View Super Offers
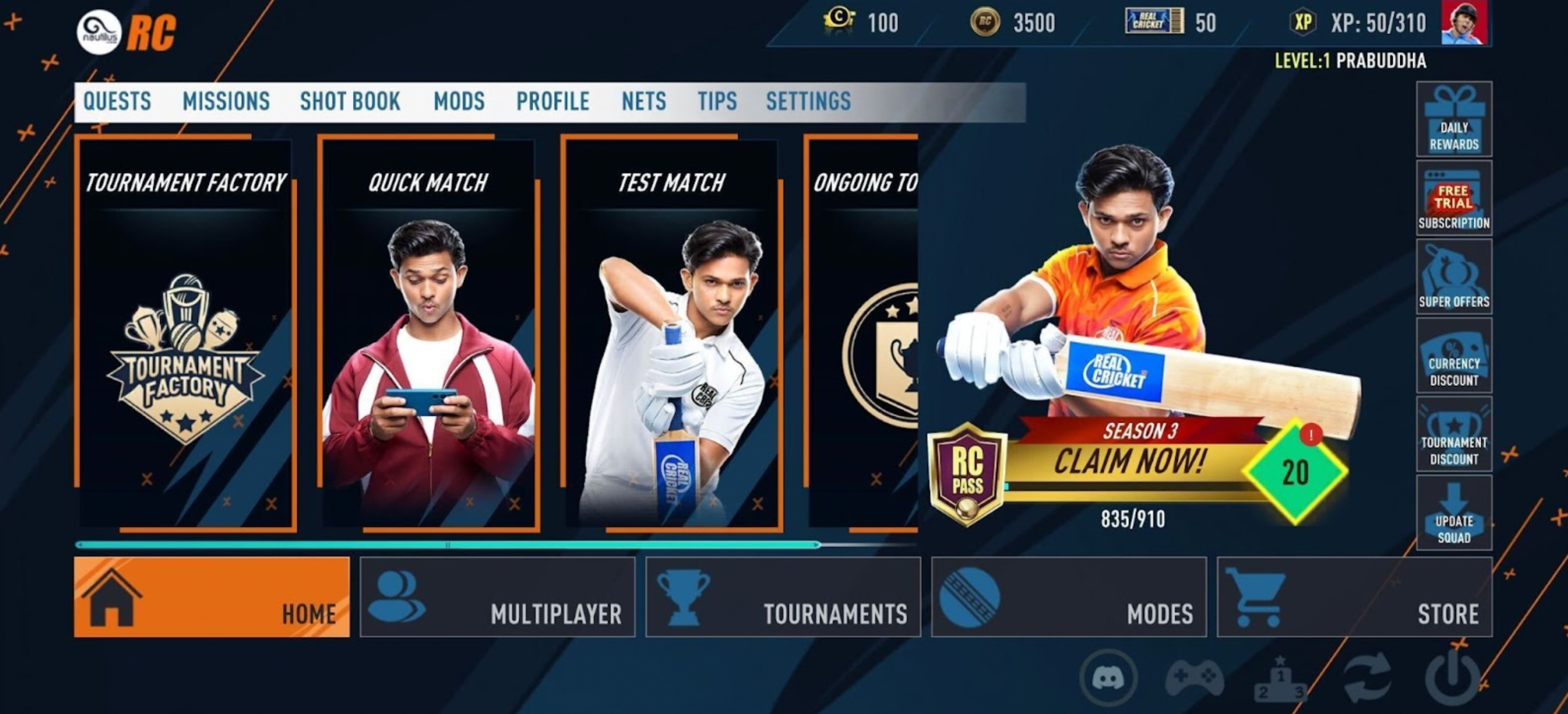Image resolution: width=1568 pixels, height=714 pixels. pyautogui.click(x=1454, y=277)
